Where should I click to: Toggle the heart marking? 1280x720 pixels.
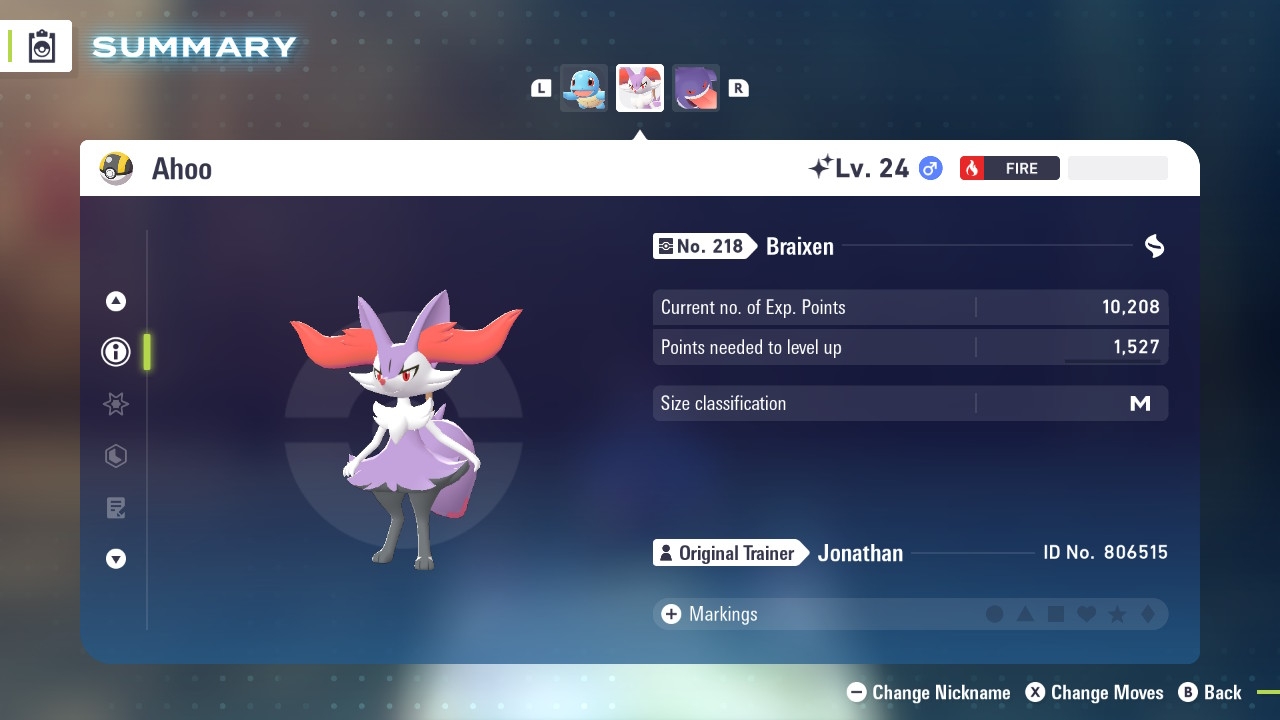[1086, 614]
